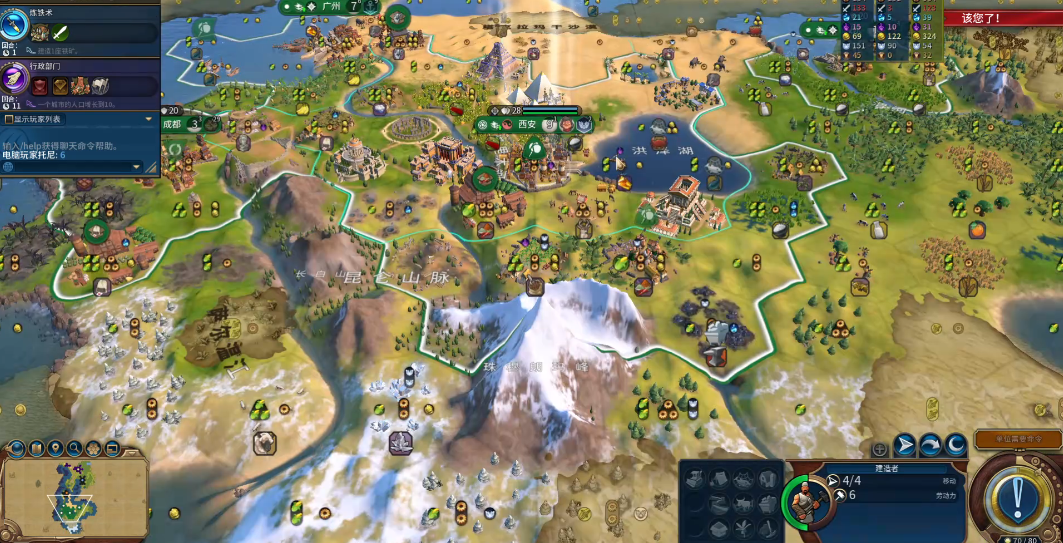This screenshot has width=1063, height=543.
Task: Expand extra unit actions with plus button
Action: pos(879,449)
